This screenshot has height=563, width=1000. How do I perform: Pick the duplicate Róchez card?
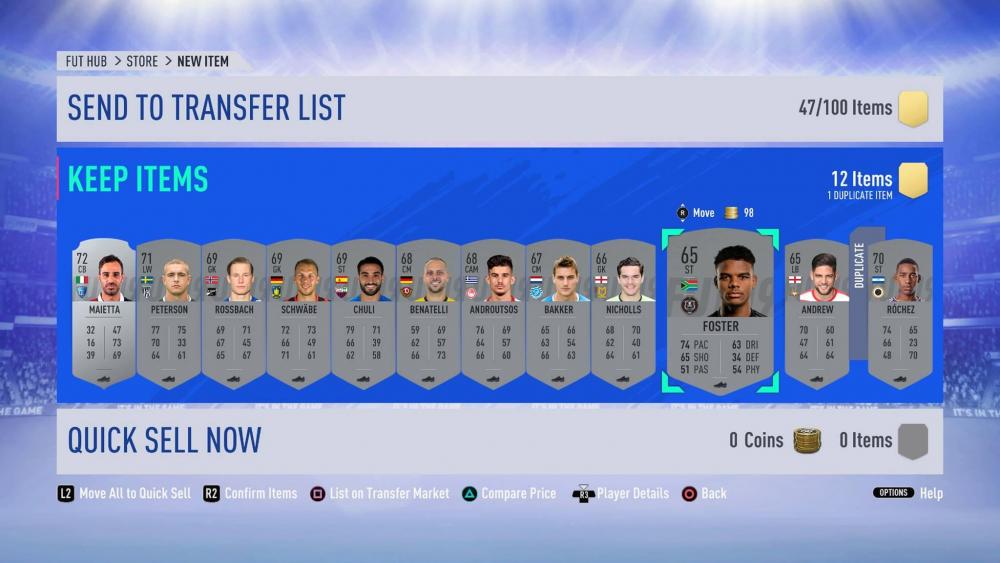click(x=900, y=314)
